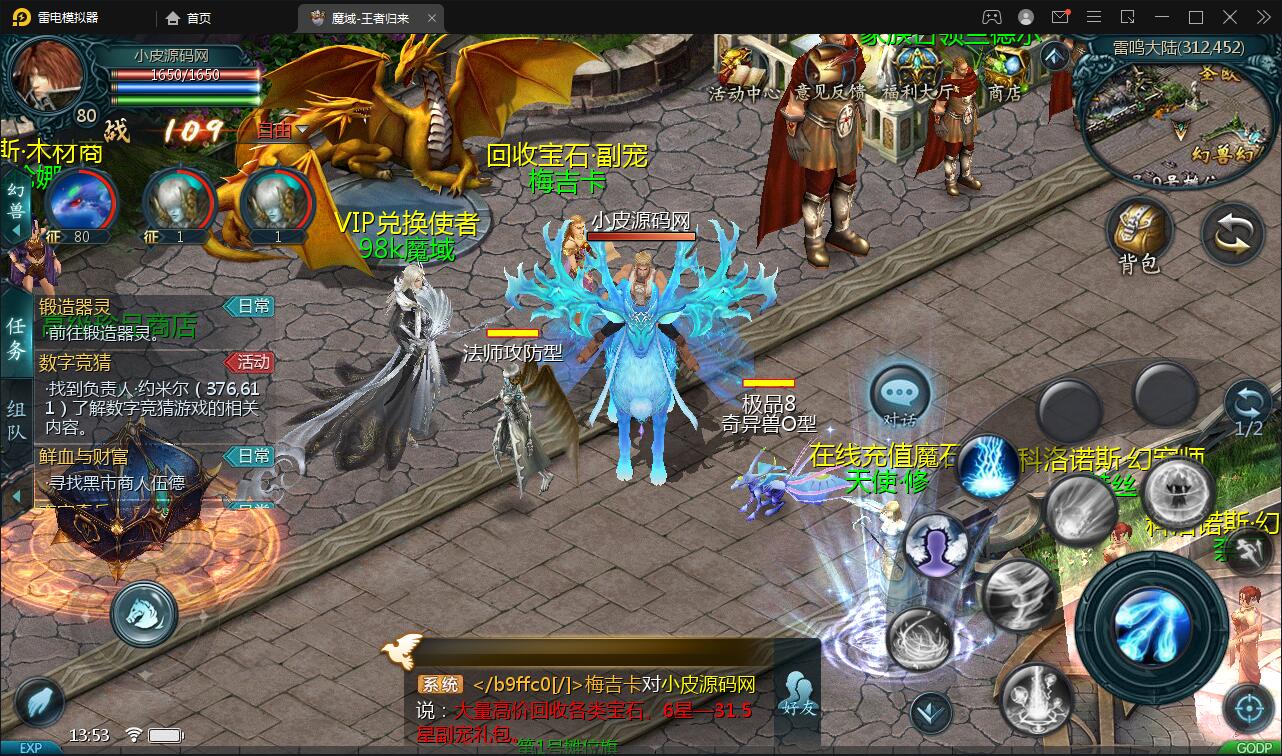1282x756 pixels.
Task: Open the 意见反馈 feedback icon
Action: [x=828, y=73]
